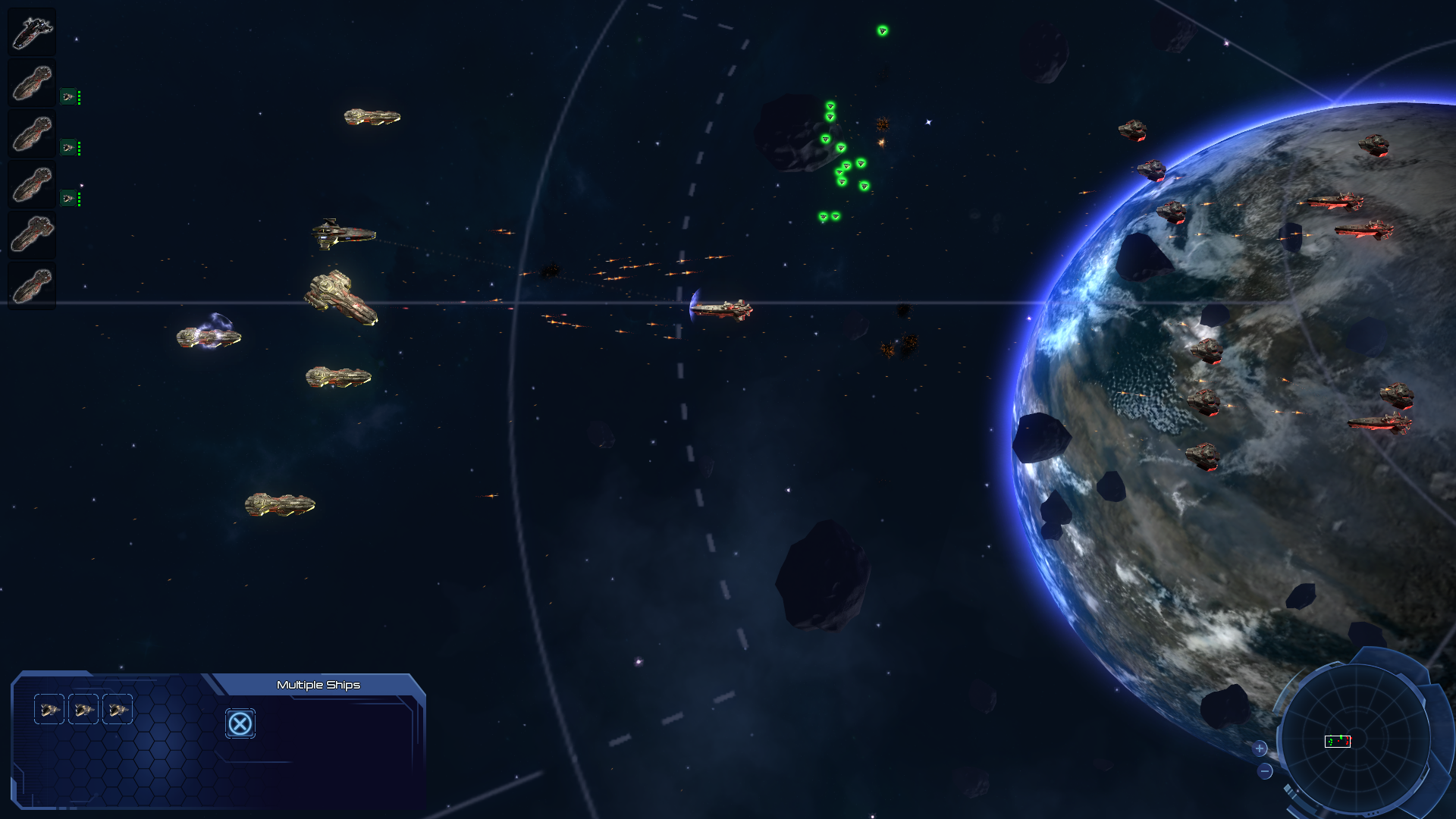The height and width of the screenshot is (819, 1456).
Task: Select the top ship portrait in the fleet list
Action: pos(30,30)
